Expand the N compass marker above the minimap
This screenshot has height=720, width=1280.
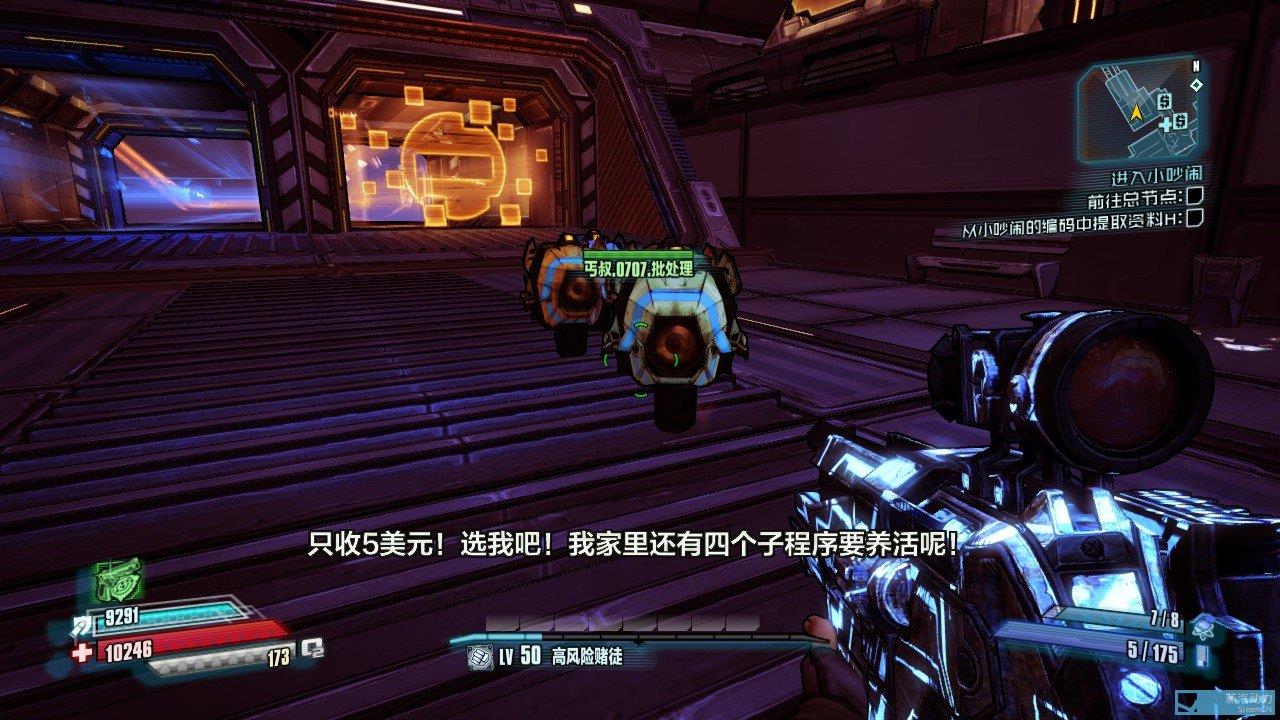point(1196,64)
